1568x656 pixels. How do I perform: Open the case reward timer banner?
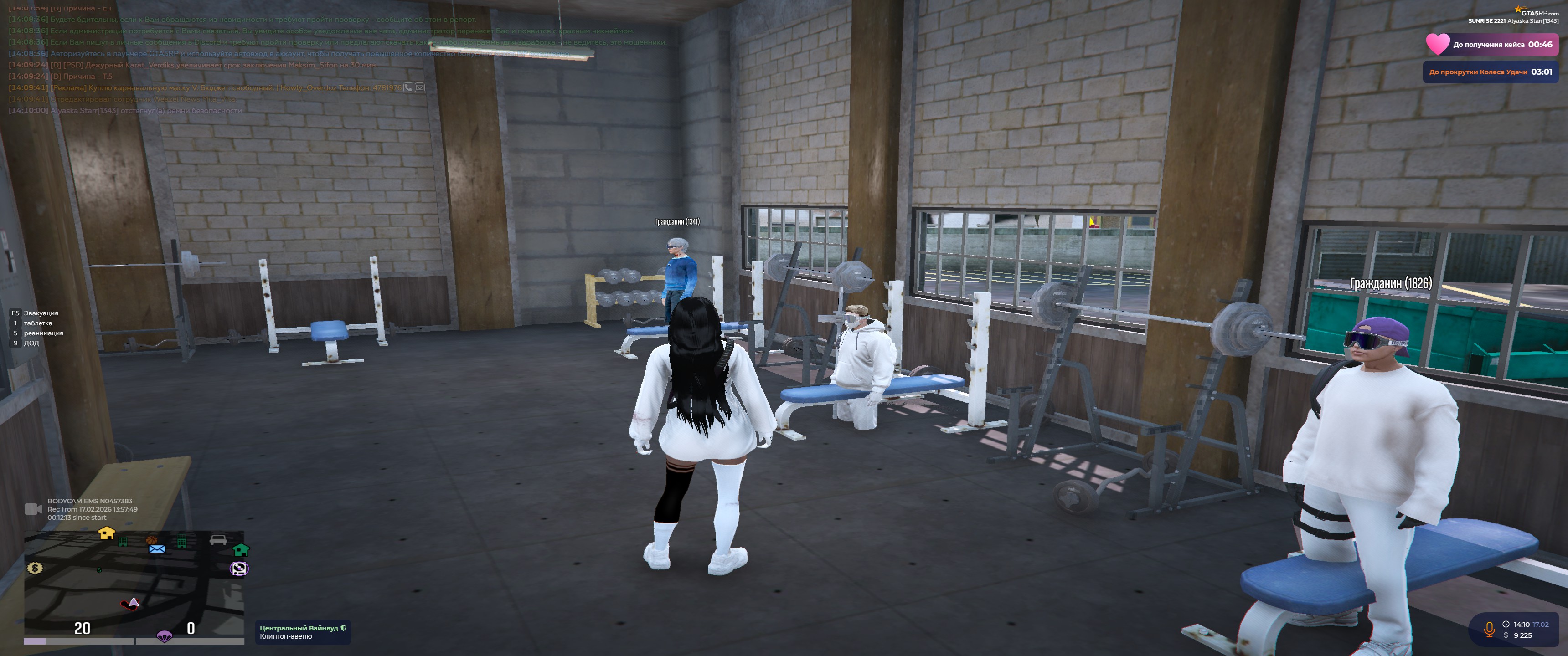click(x=1491, y=45)
